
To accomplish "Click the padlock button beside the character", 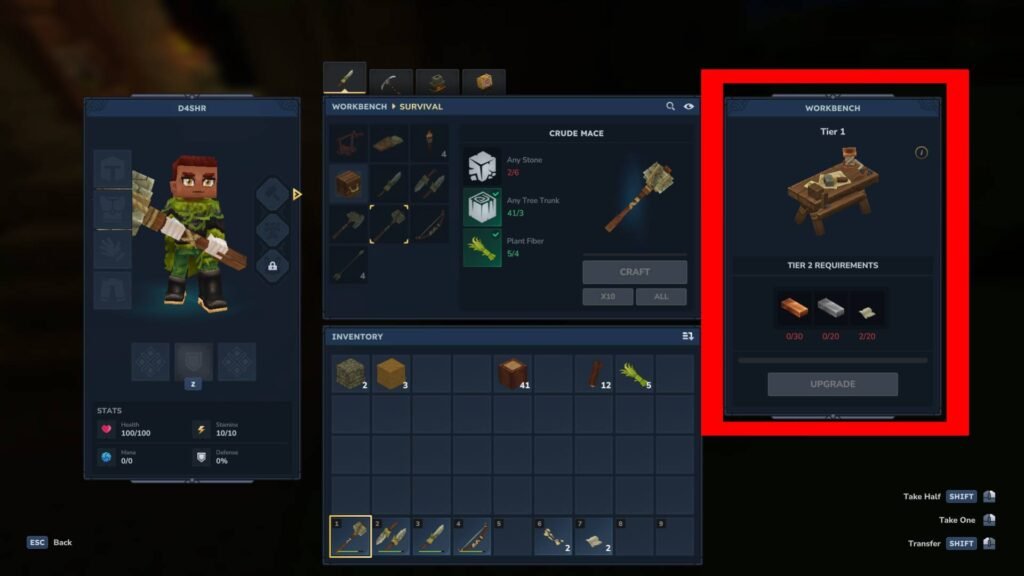I will (272, 265).
